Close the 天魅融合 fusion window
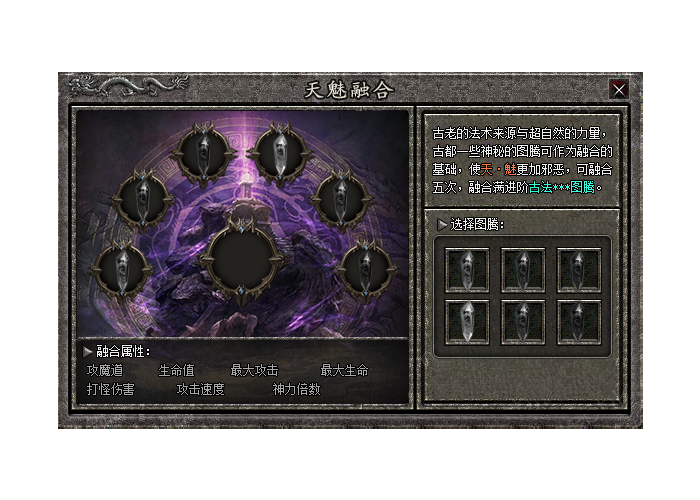The height and width of the screenshot is (500, 700). click(619, 89)
